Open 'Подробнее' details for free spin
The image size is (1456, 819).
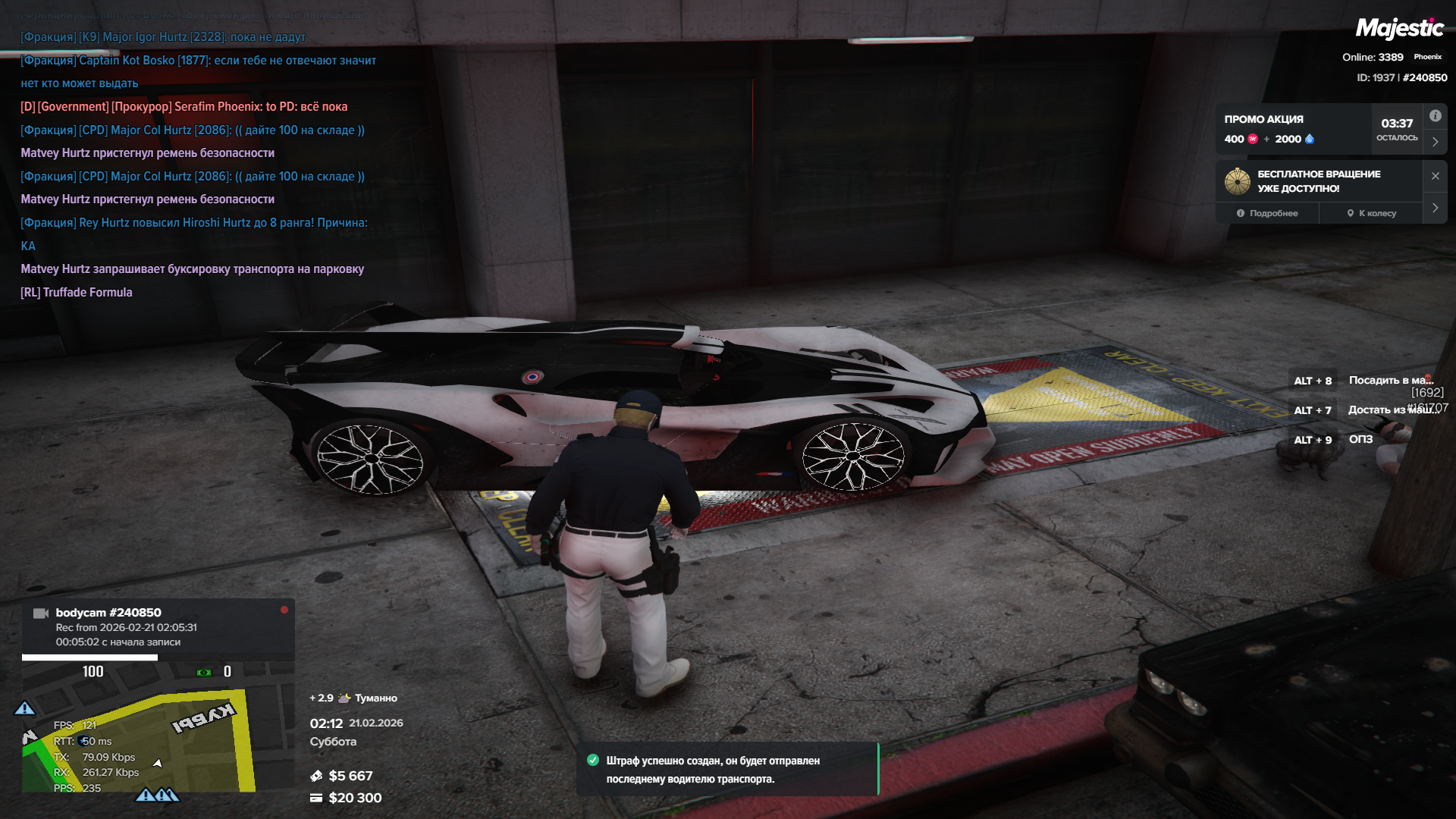[1267, 213]
